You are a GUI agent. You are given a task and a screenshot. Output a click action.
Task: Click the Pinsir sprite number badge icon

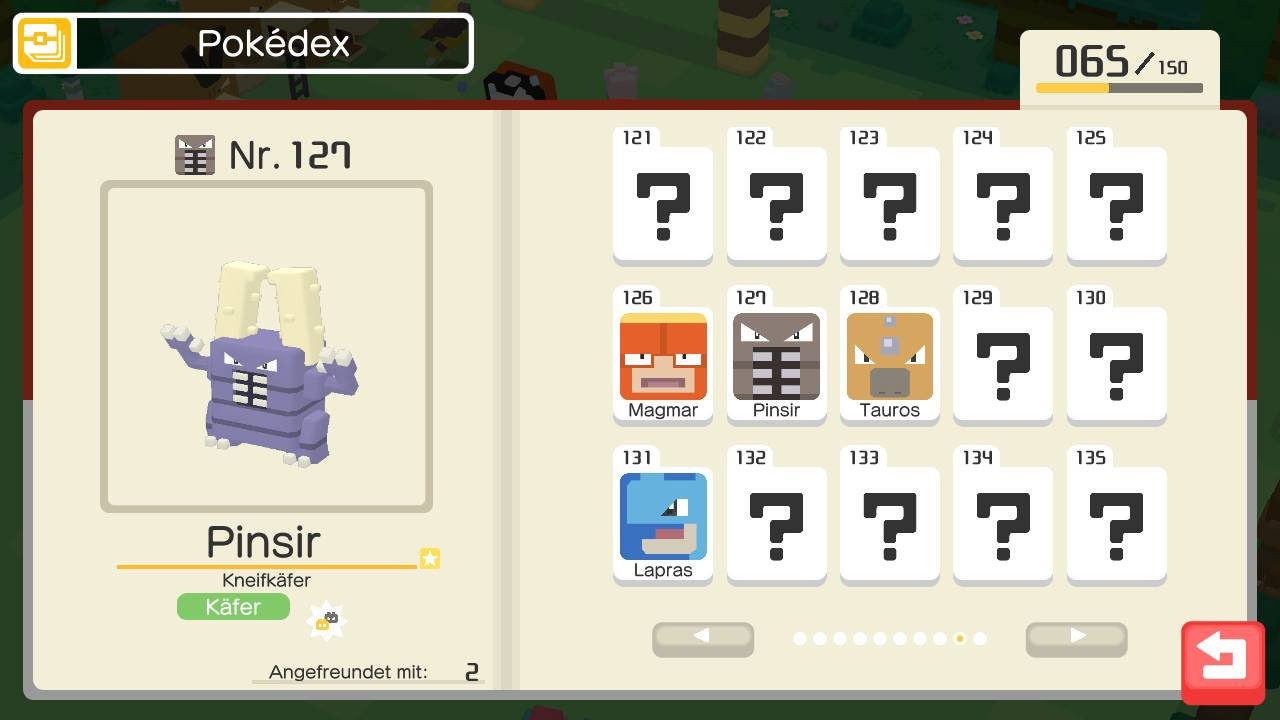pyautogui.click(x=196, y=154)
